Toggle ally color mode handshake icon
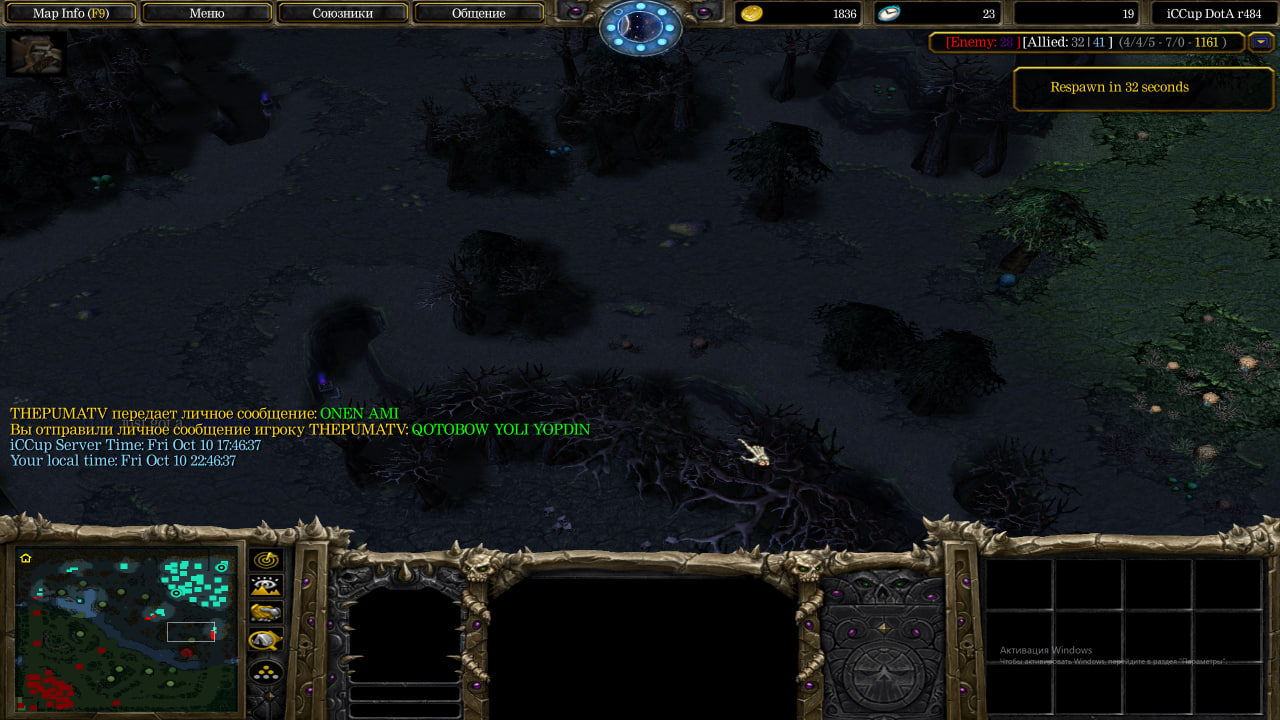 [x=266, y=612]
